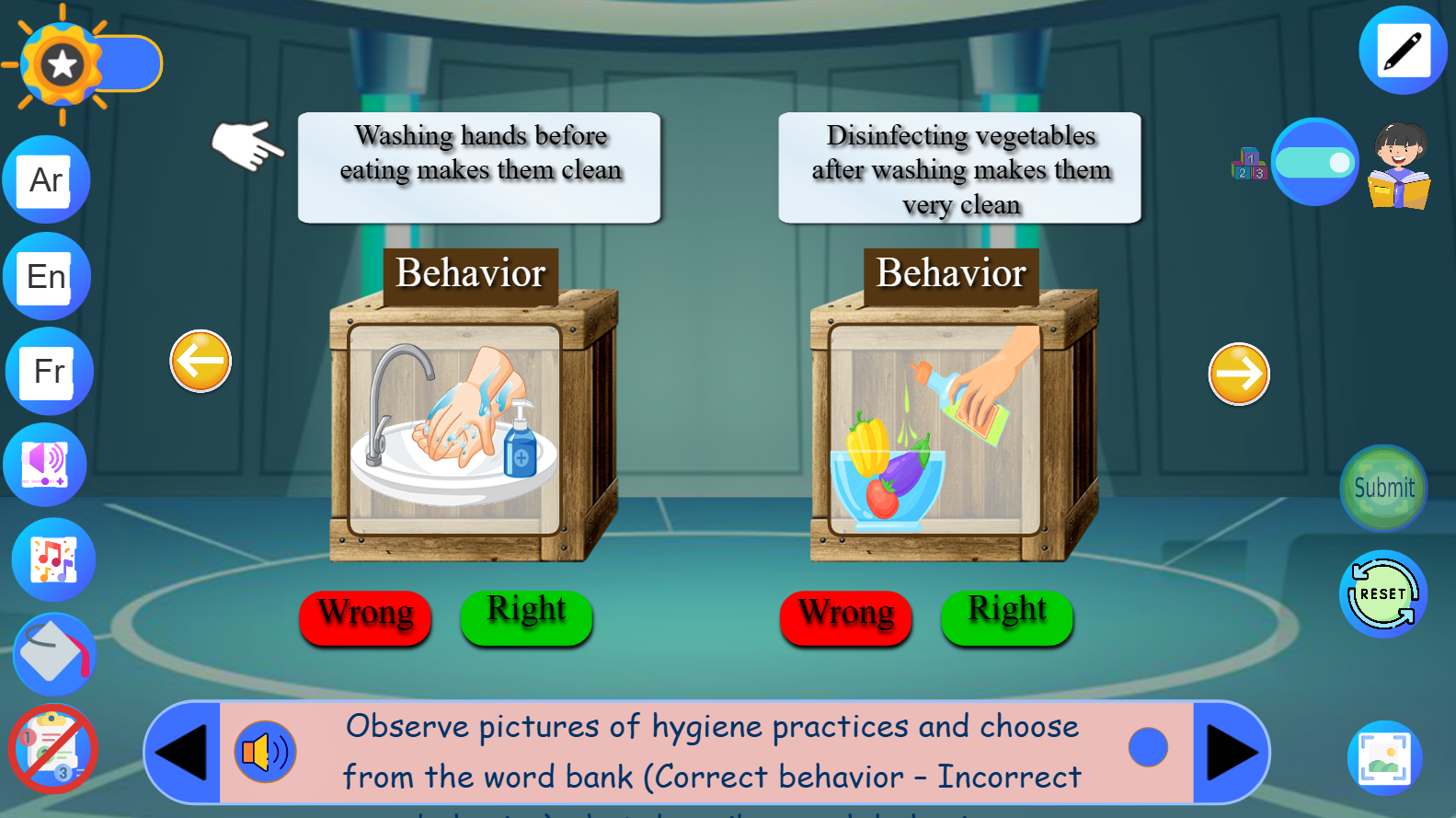1456x818 pixels.
Task: Go to next question with yellow arrow
Action: (1238, 374)
